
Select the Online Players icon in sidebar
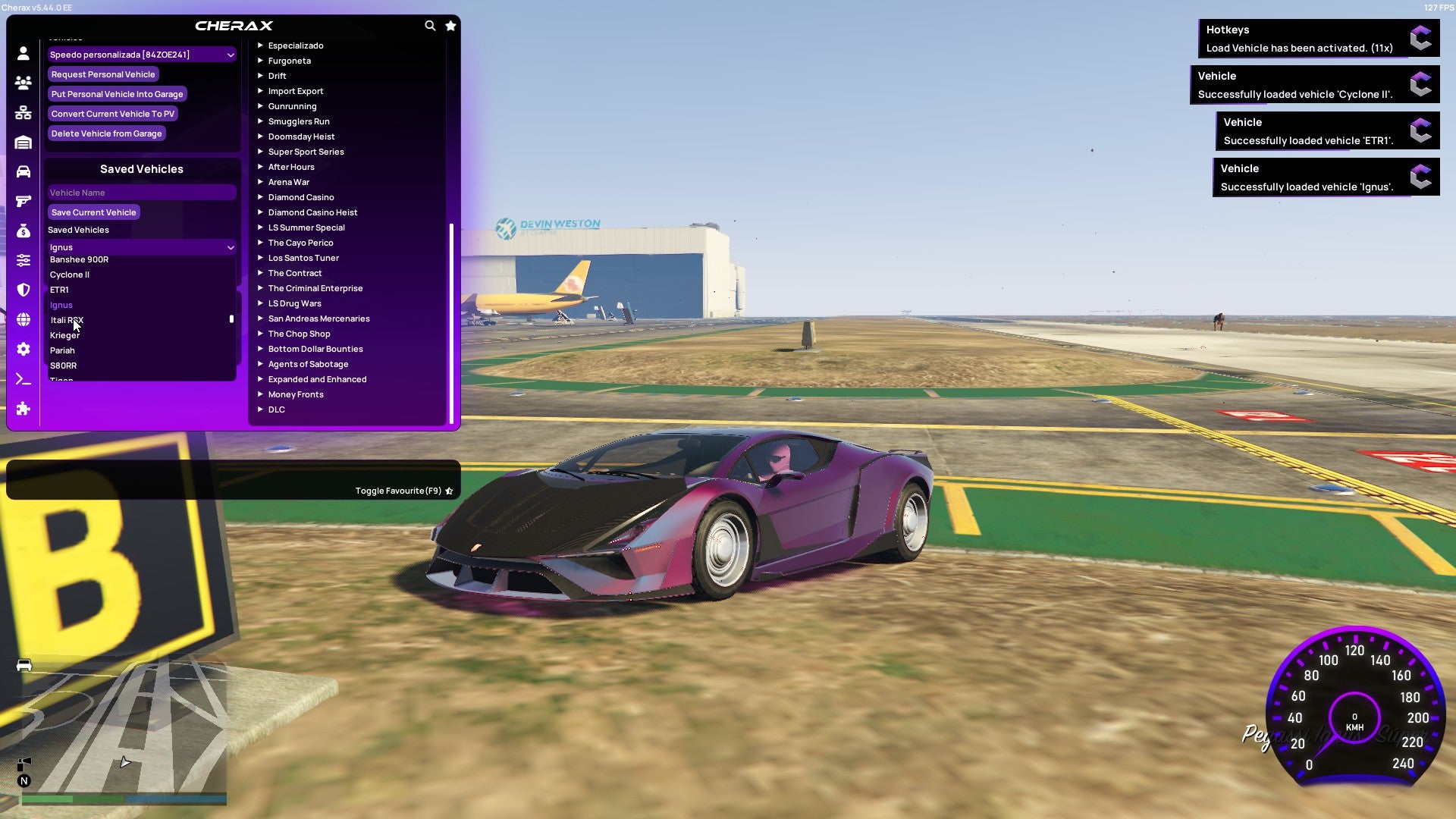(x=23, y=83)
